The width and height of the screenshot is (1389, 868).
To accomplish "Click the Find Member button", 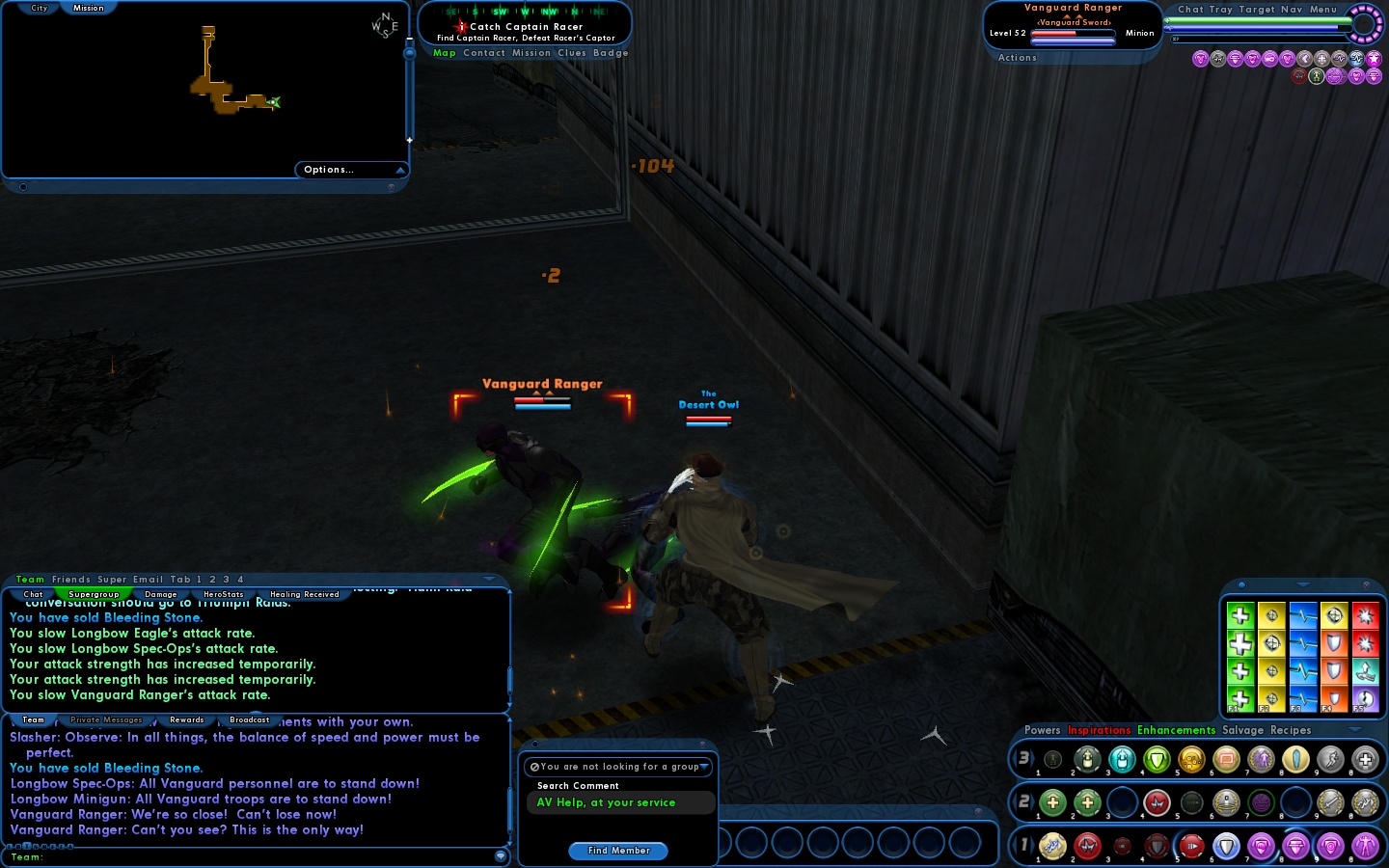I will pos(618,851).
